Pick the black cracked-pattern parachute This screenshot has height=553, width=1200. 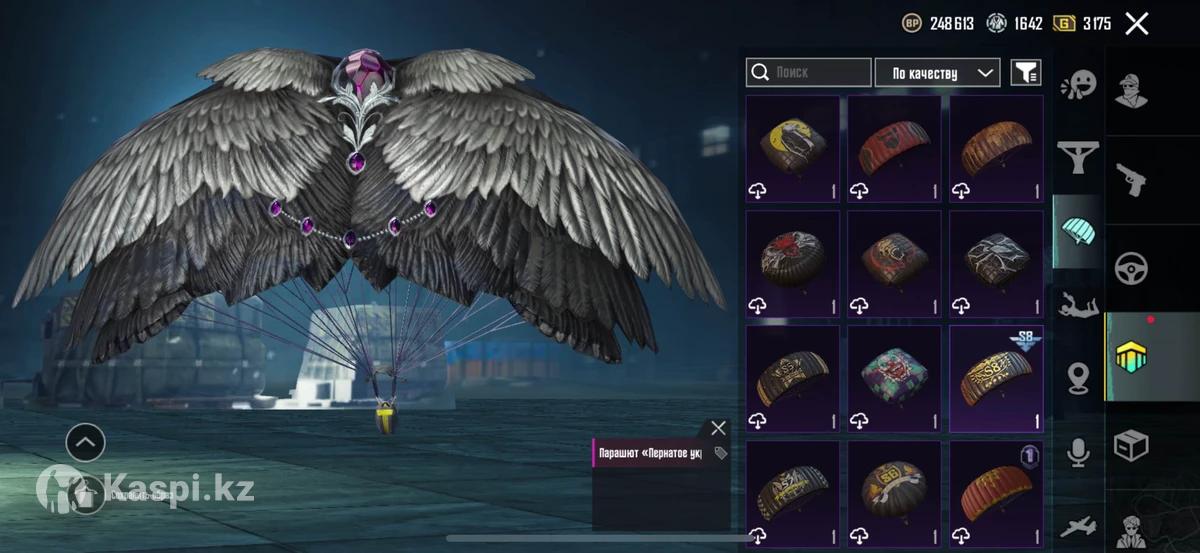(x=996, y=264)
